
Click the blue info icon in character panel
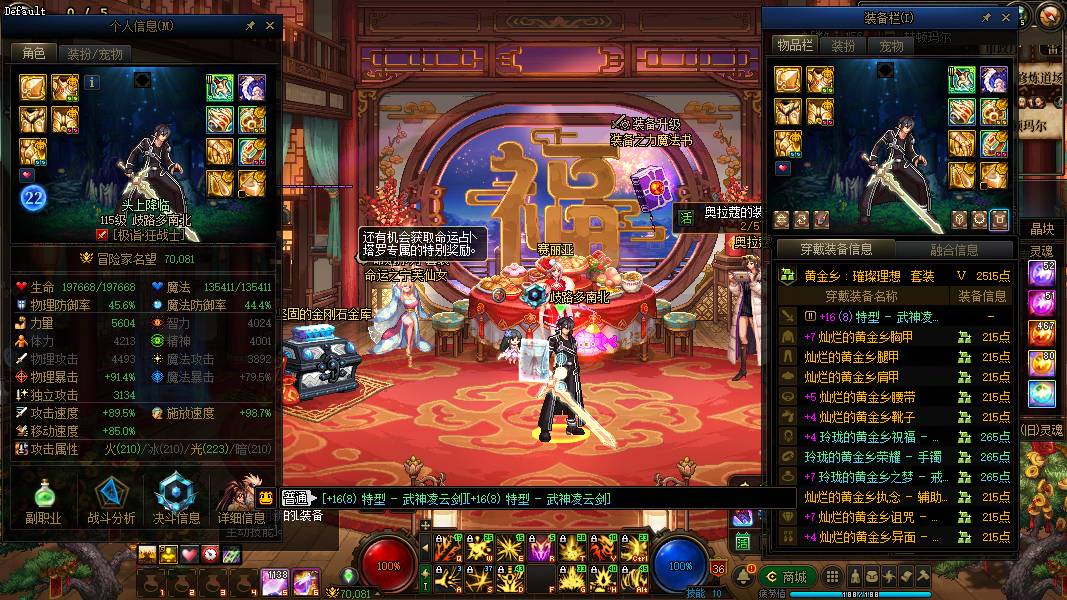pyautogui.click(x=92, y=82)
